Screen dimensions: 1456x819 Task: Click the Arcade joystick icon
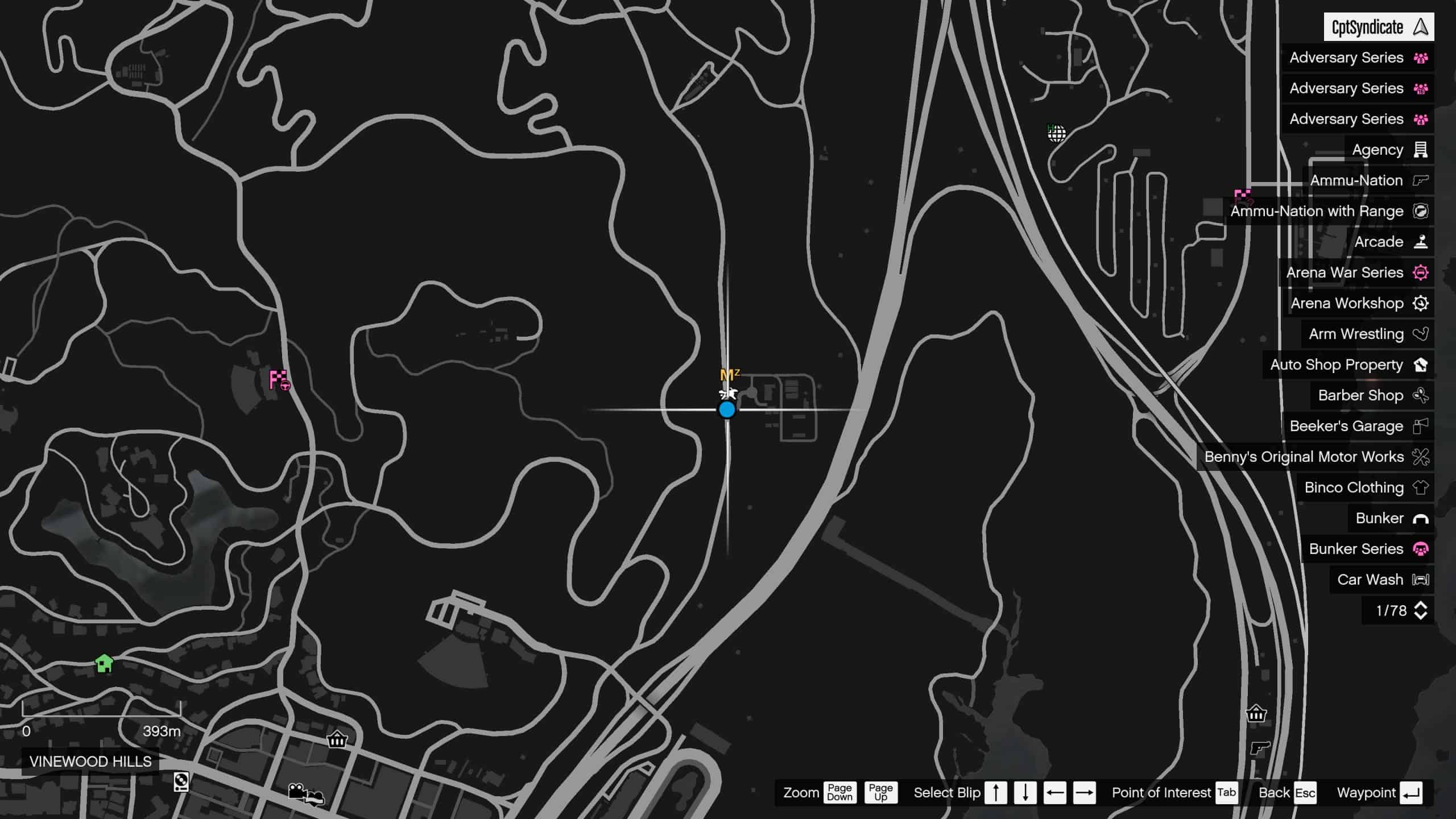tap(1421, 242)
